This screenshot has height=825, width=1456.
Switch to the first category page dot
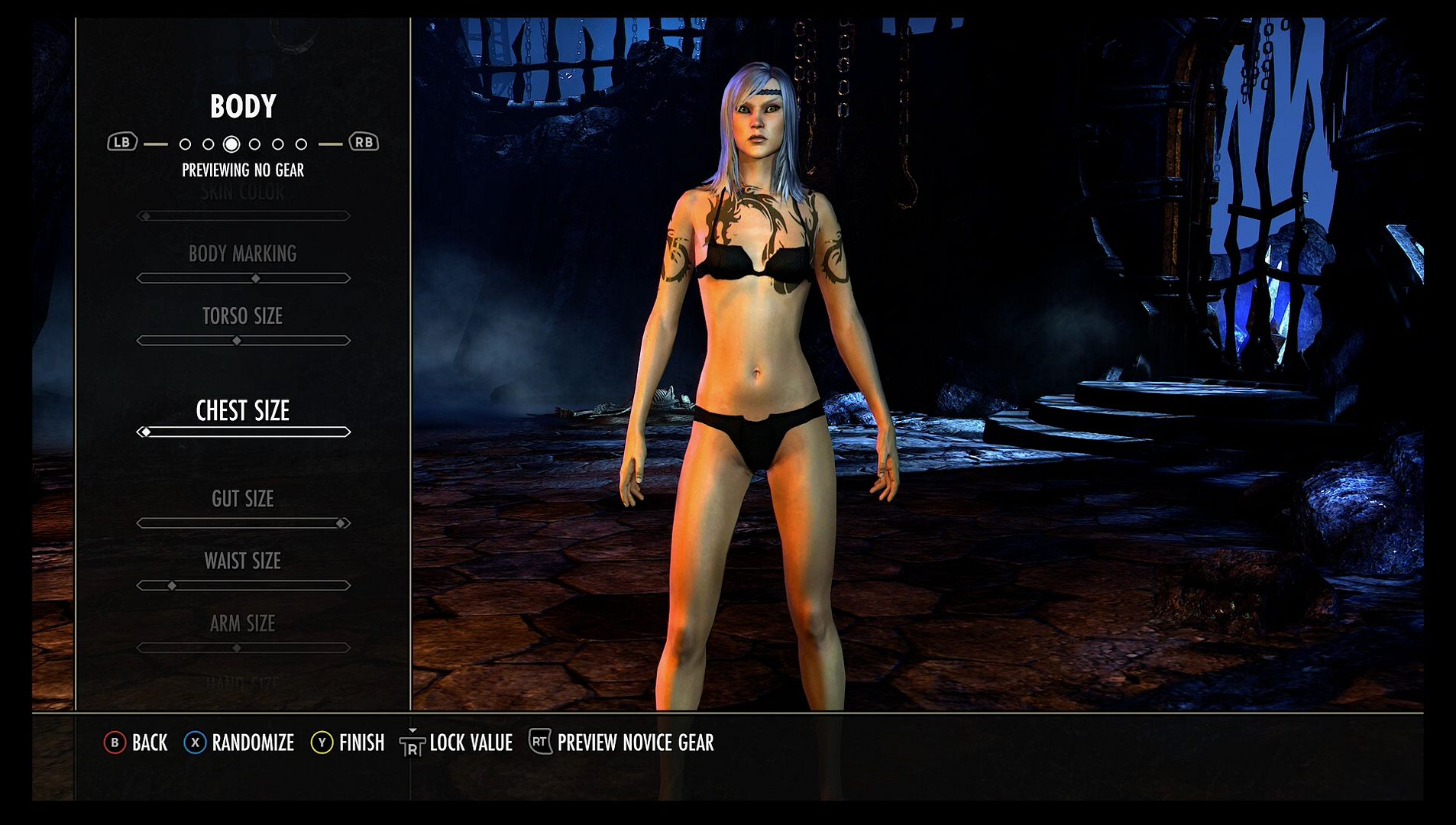pyautogui.click(x=185, y=144)
